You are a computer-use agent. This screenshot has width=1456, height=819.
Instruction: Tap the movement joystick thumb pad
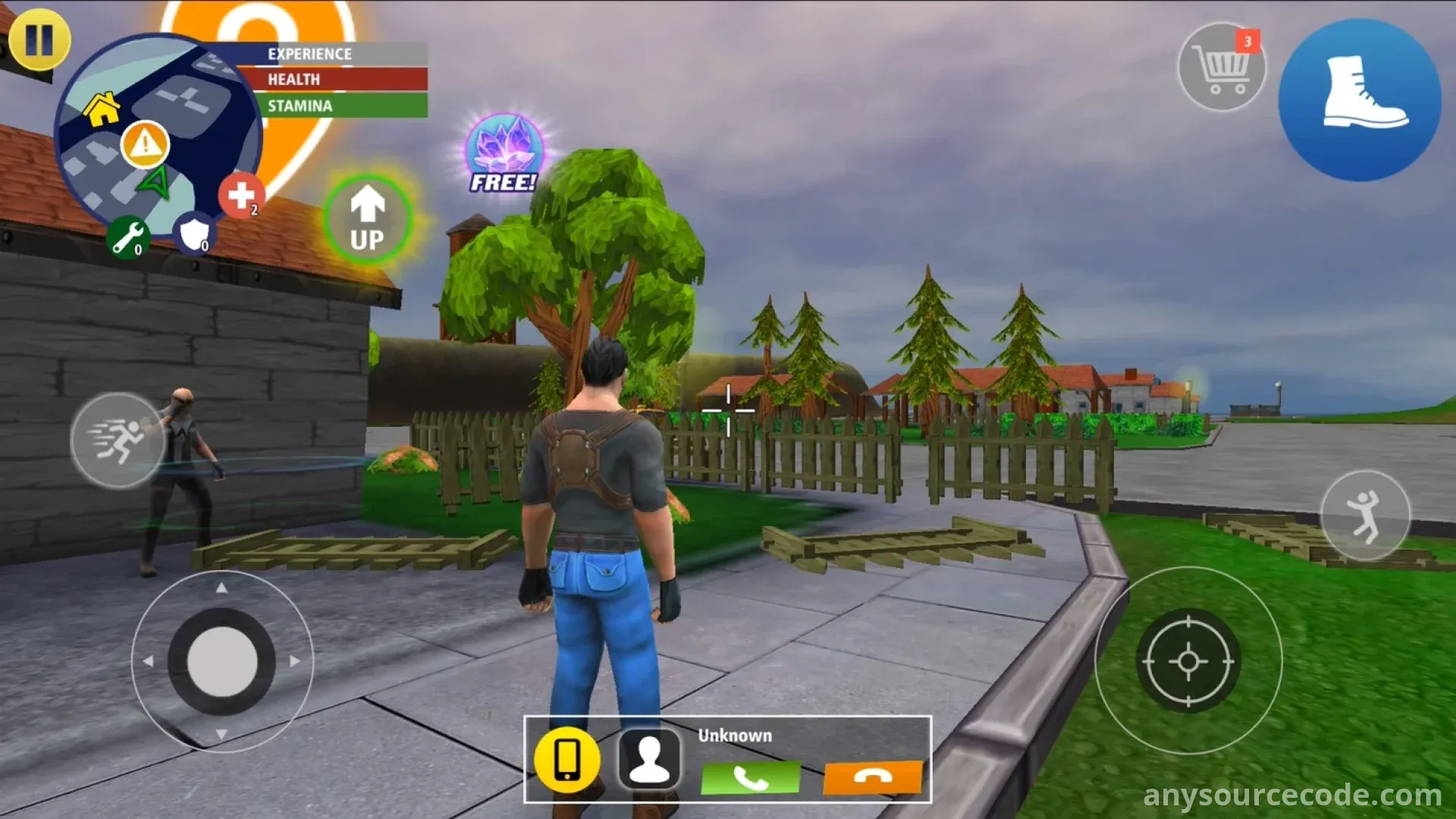coord(221,661)
